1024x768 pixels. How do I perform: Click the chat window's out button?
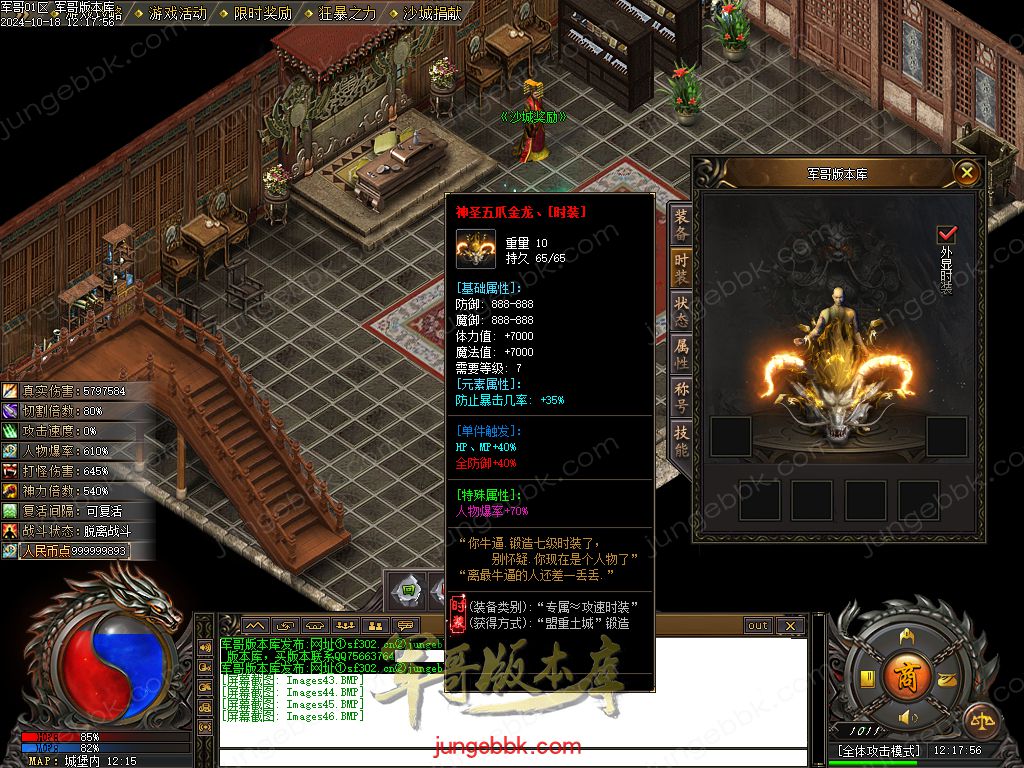(x=758, y=626)
